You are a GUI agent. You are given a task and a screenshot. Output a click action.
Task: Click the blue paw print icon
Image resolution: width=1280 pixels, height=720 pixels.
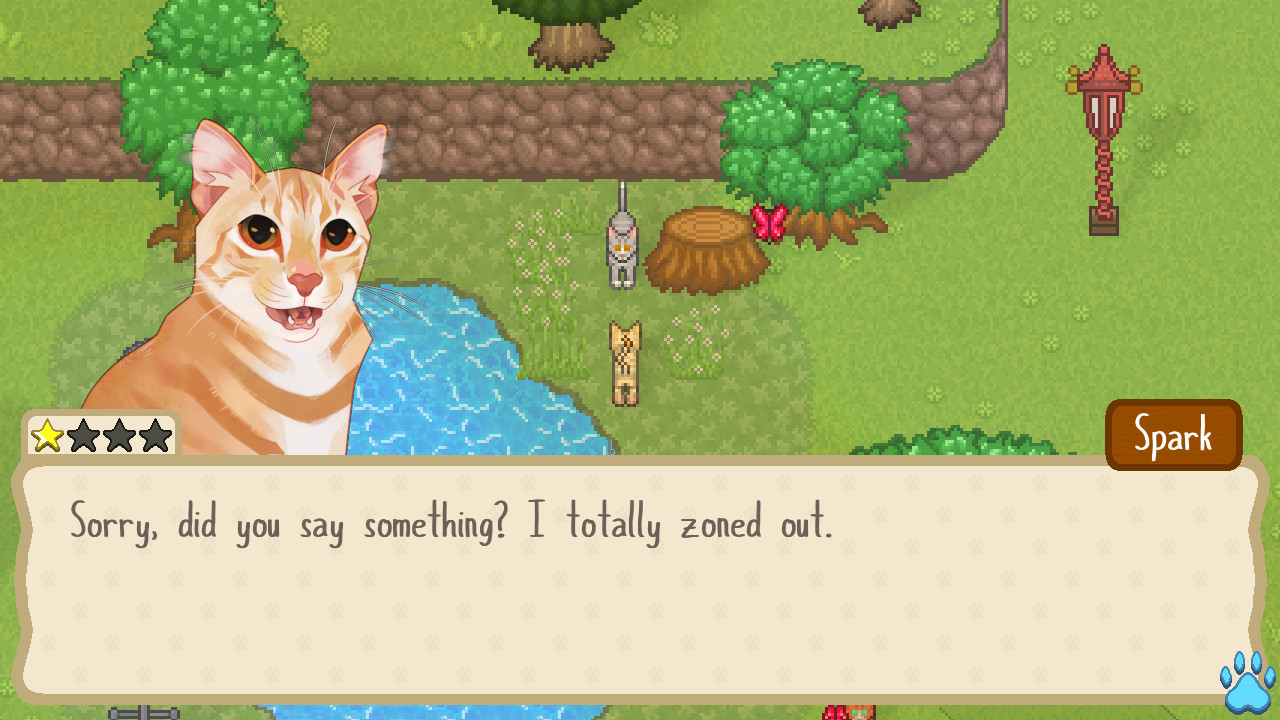point(1244,686)
